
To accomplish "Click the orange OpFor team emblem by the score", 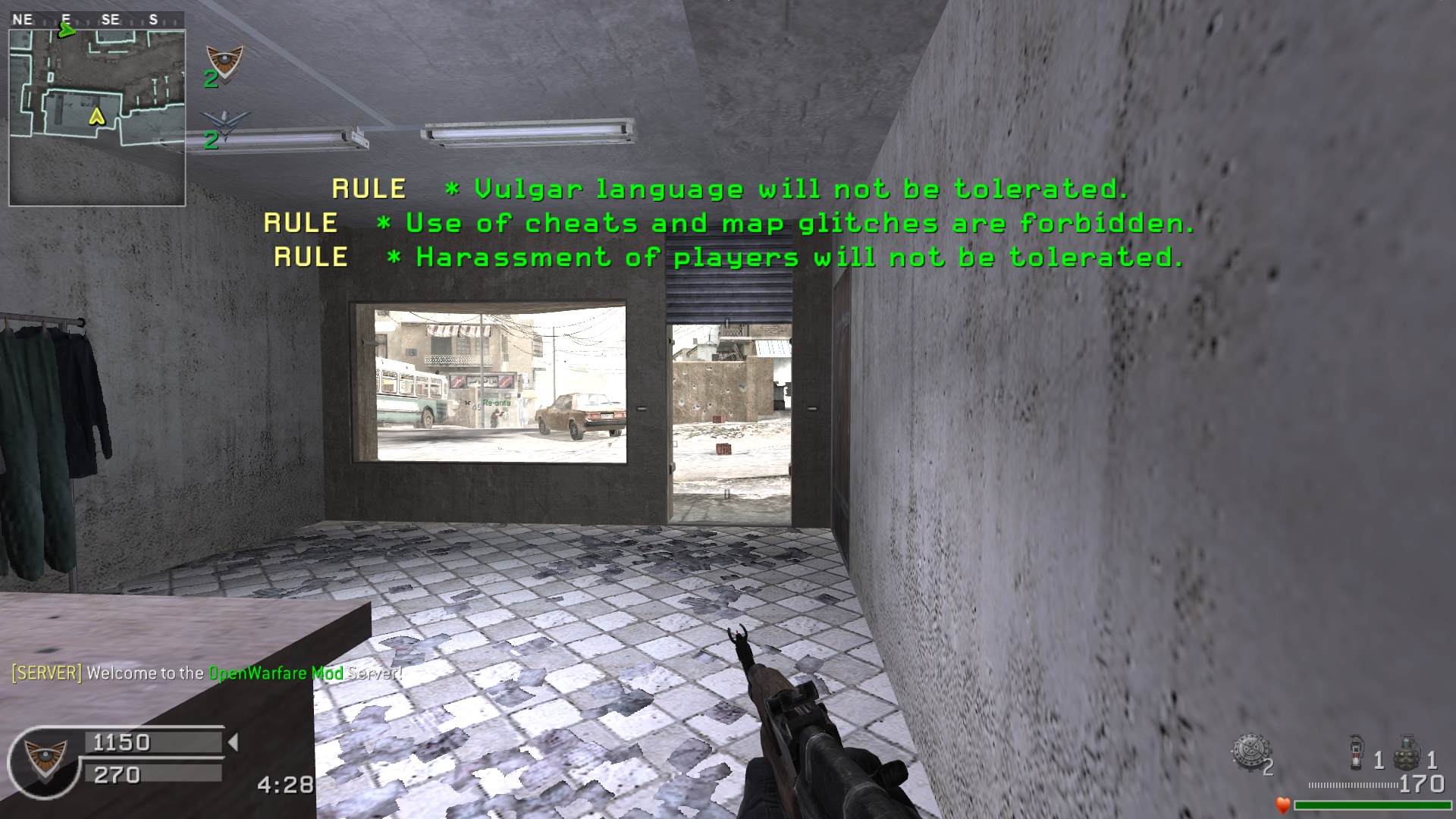I will click(225, 62).
